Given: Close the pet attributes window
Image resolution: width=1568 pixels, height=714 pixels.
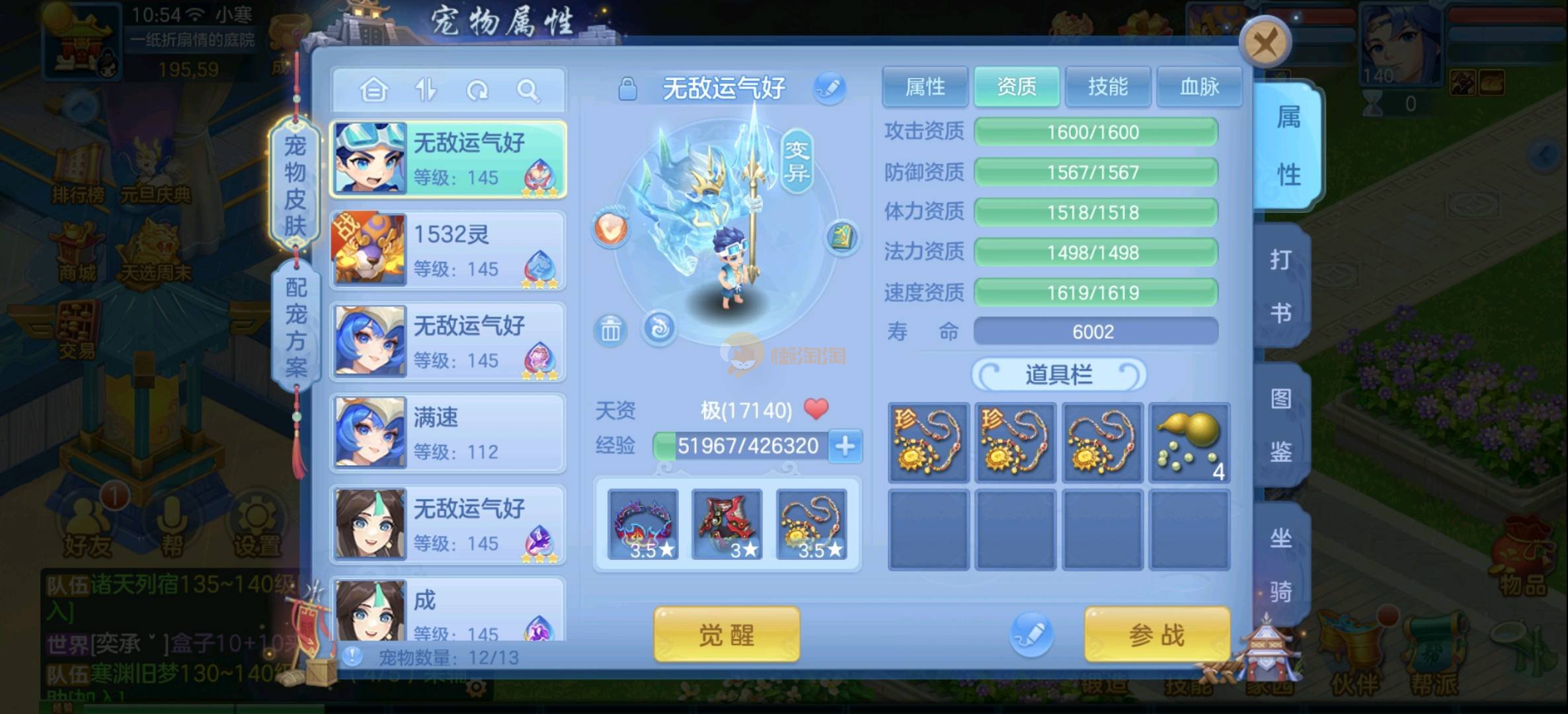Looking at the screenshot, I should pos(1265,44).
